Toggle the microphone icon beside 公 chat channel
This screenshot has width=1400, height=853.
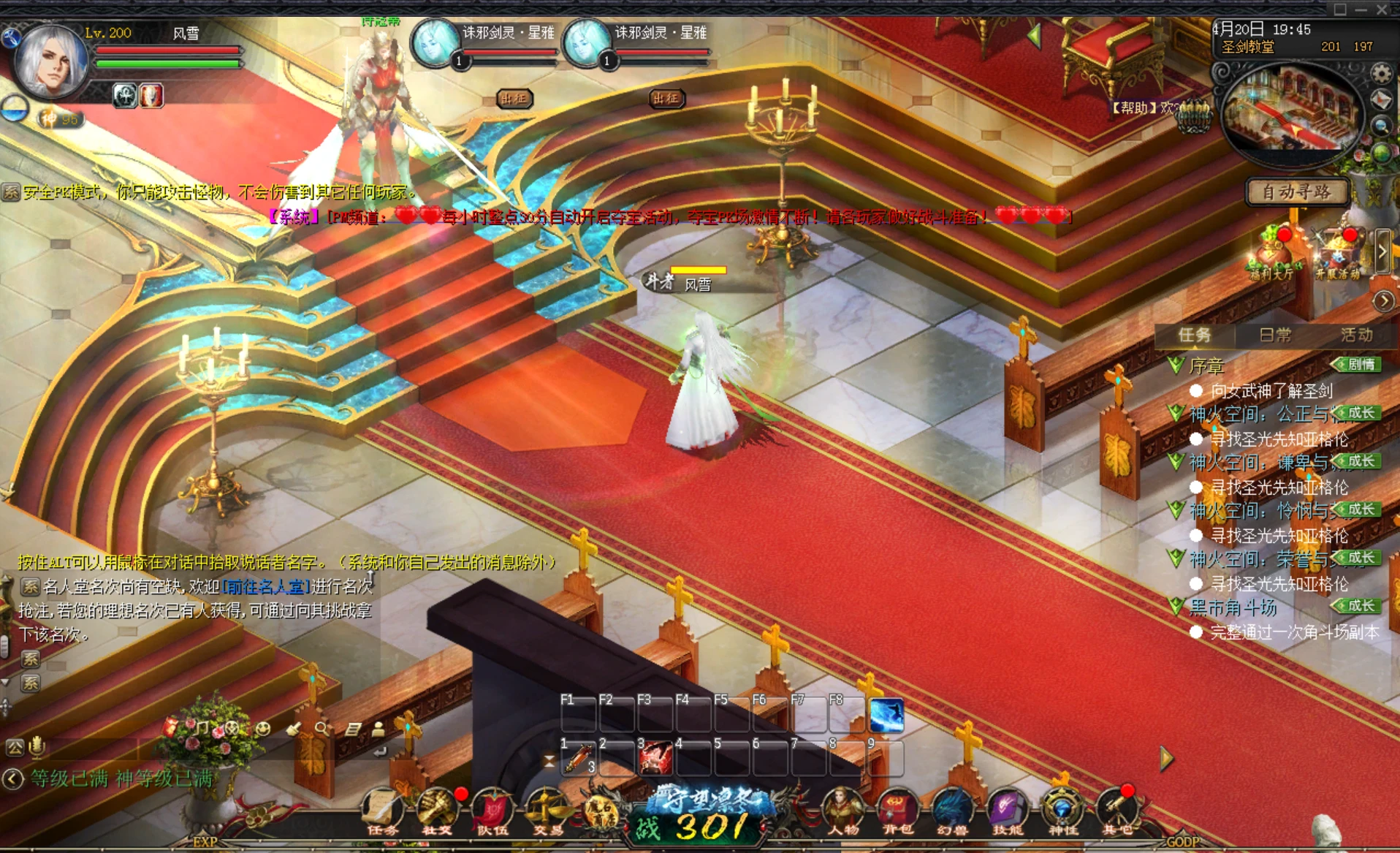[x=37, y=746]
